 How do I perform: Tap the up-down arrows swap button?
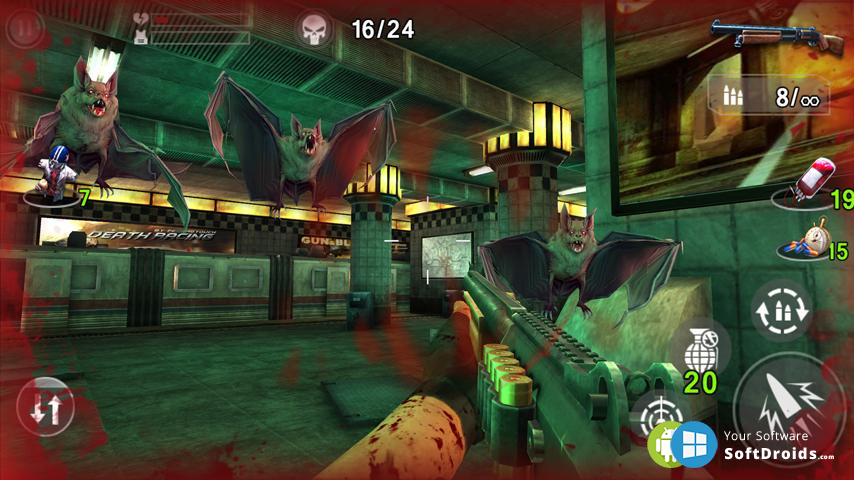45,407
